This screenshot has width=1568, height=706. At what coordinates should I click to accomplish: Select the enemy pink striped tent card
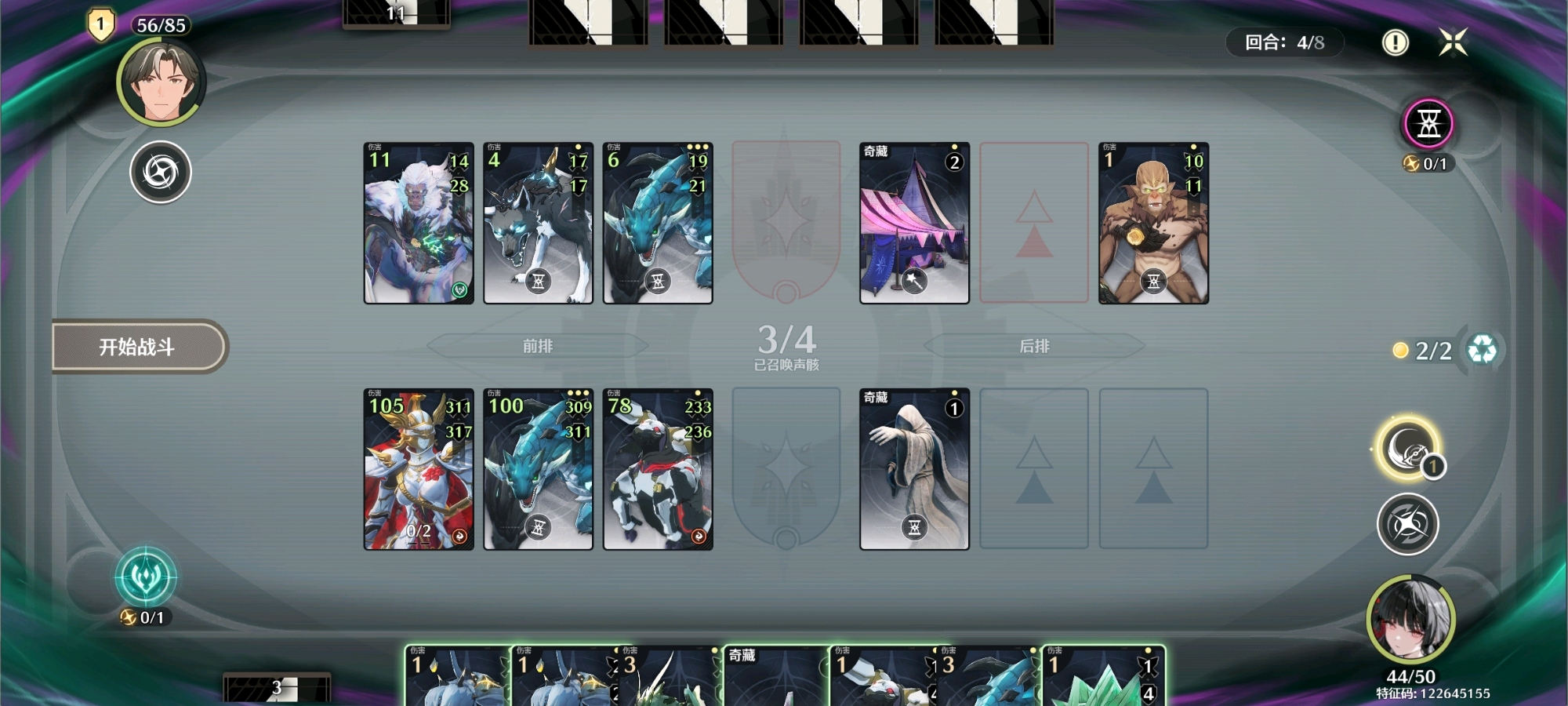pos(914,223)
